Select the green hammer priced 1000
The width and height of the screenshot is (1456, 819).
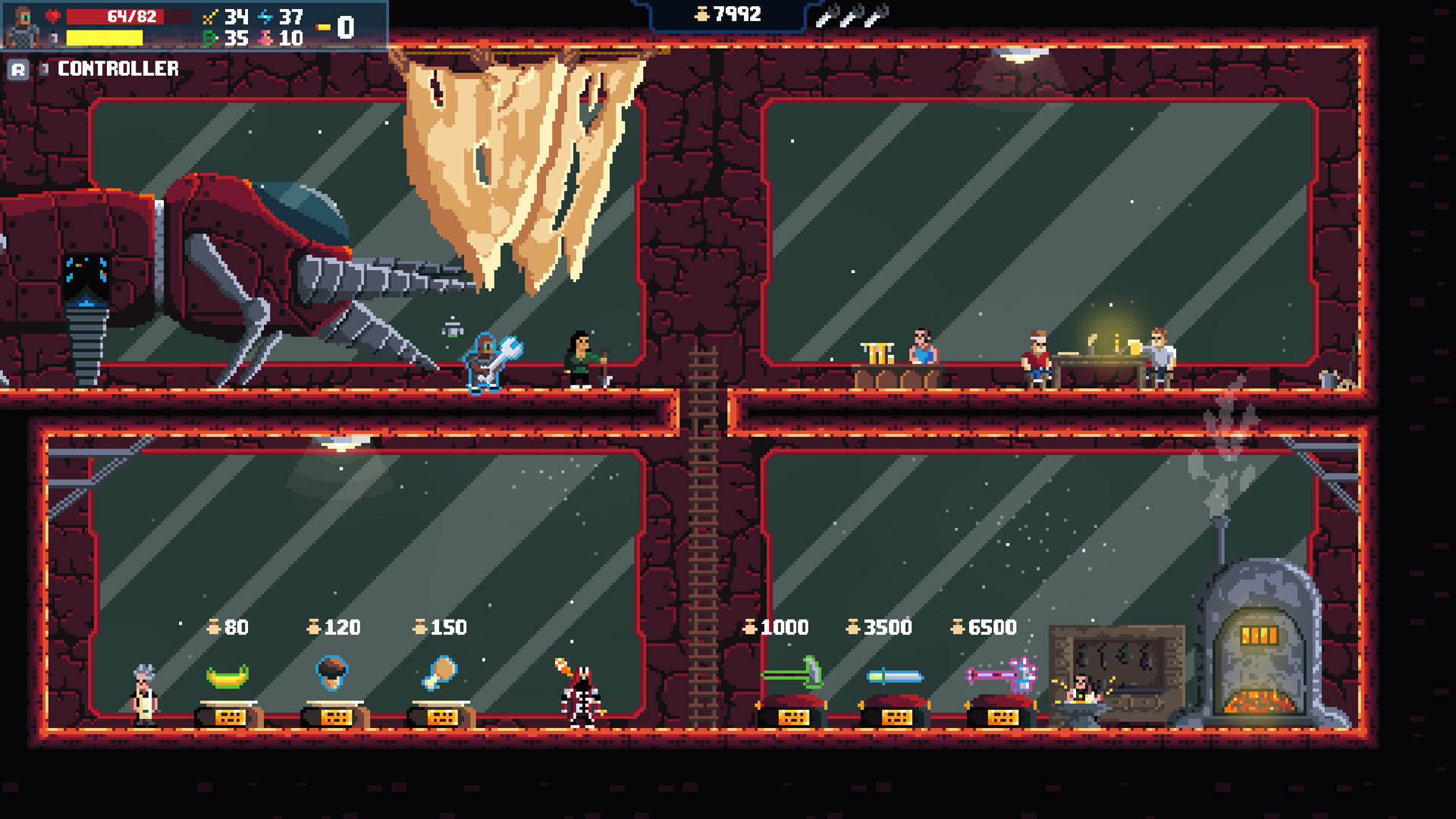tap(793, 673)
